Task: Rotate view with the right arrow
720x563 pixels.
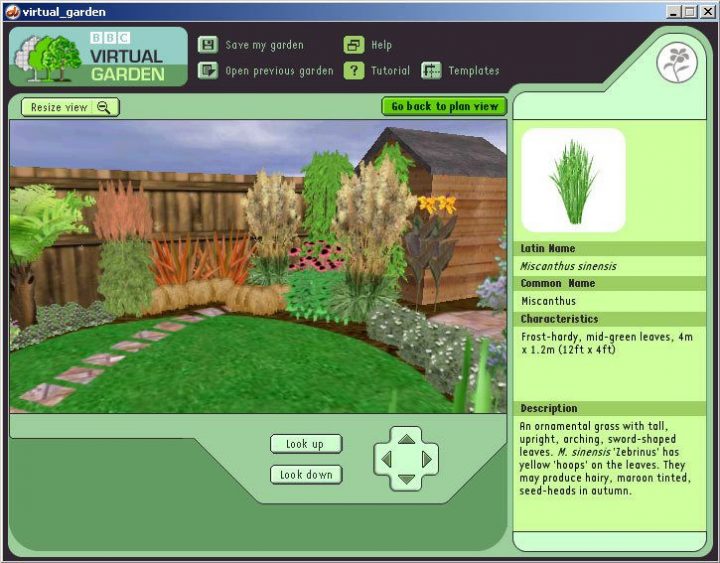Action: (x=427, y=459)
